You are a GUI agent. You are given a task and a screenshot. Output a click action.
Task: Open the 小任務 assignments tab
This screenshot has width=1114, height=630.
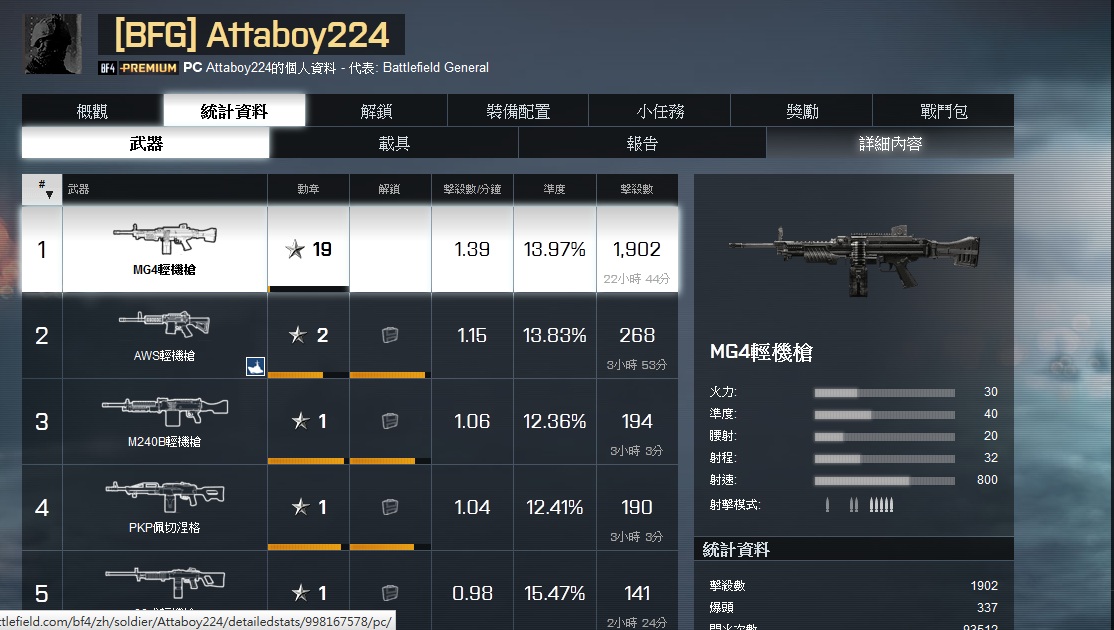tap(660, 111)
